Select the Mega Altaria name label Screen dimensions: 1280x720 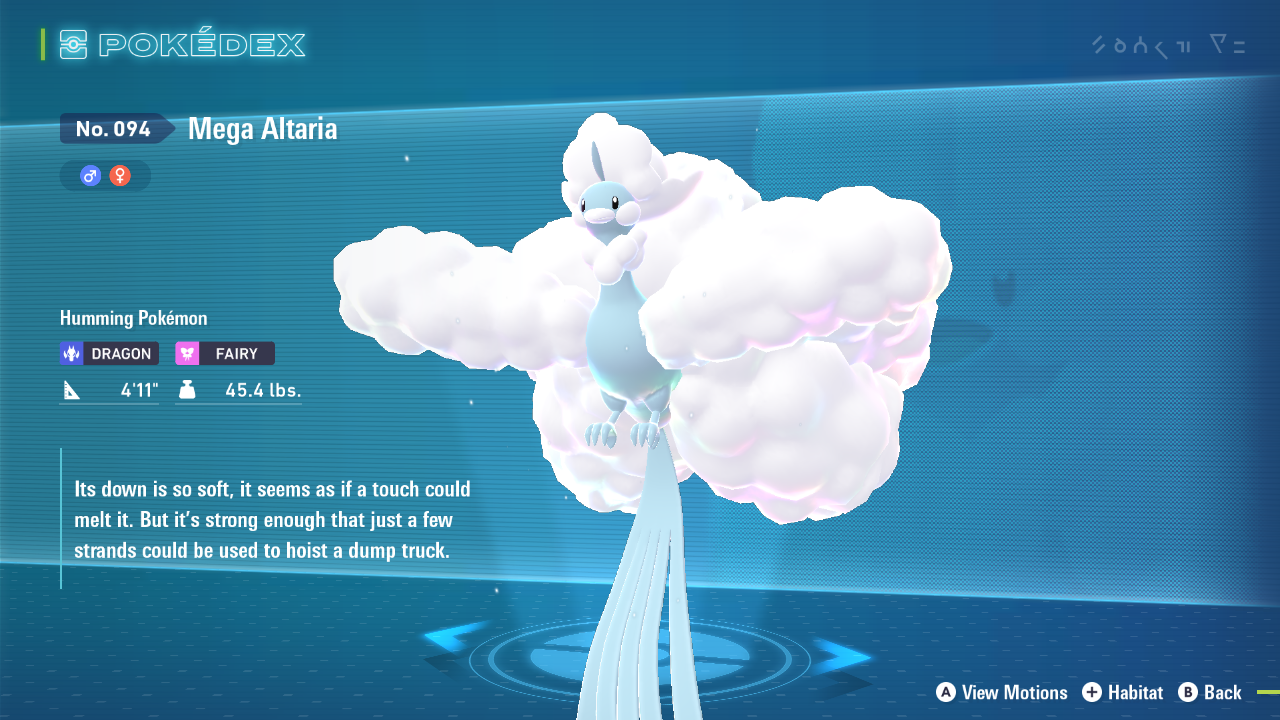tap(262, 128)
